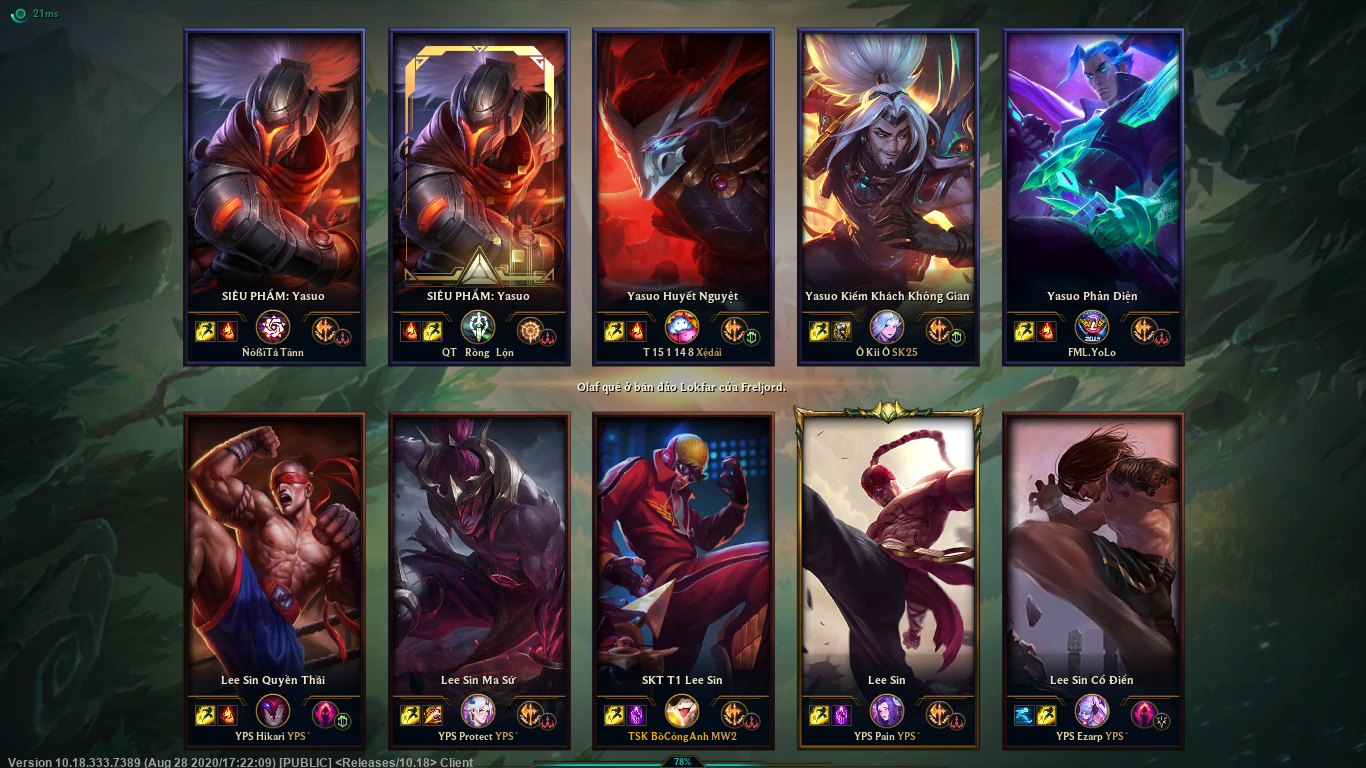1366x768 pixels.
Task: Click YPS Protect's summoner profile icon
Action: click(x=478, y=713)
